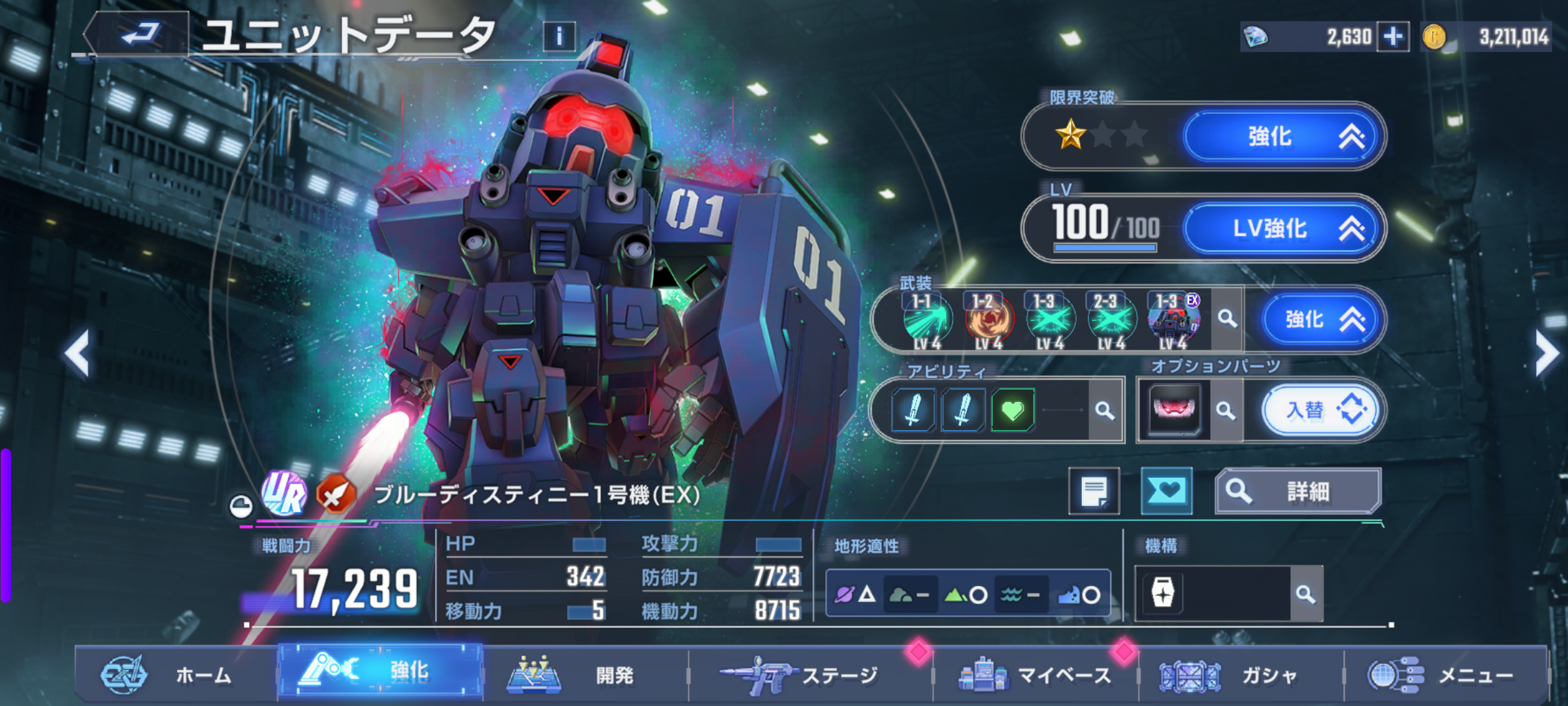Inspect weapons with the magnifier icon
The height and width of the screenshot is (706, 1568).
coord(1227,319)
